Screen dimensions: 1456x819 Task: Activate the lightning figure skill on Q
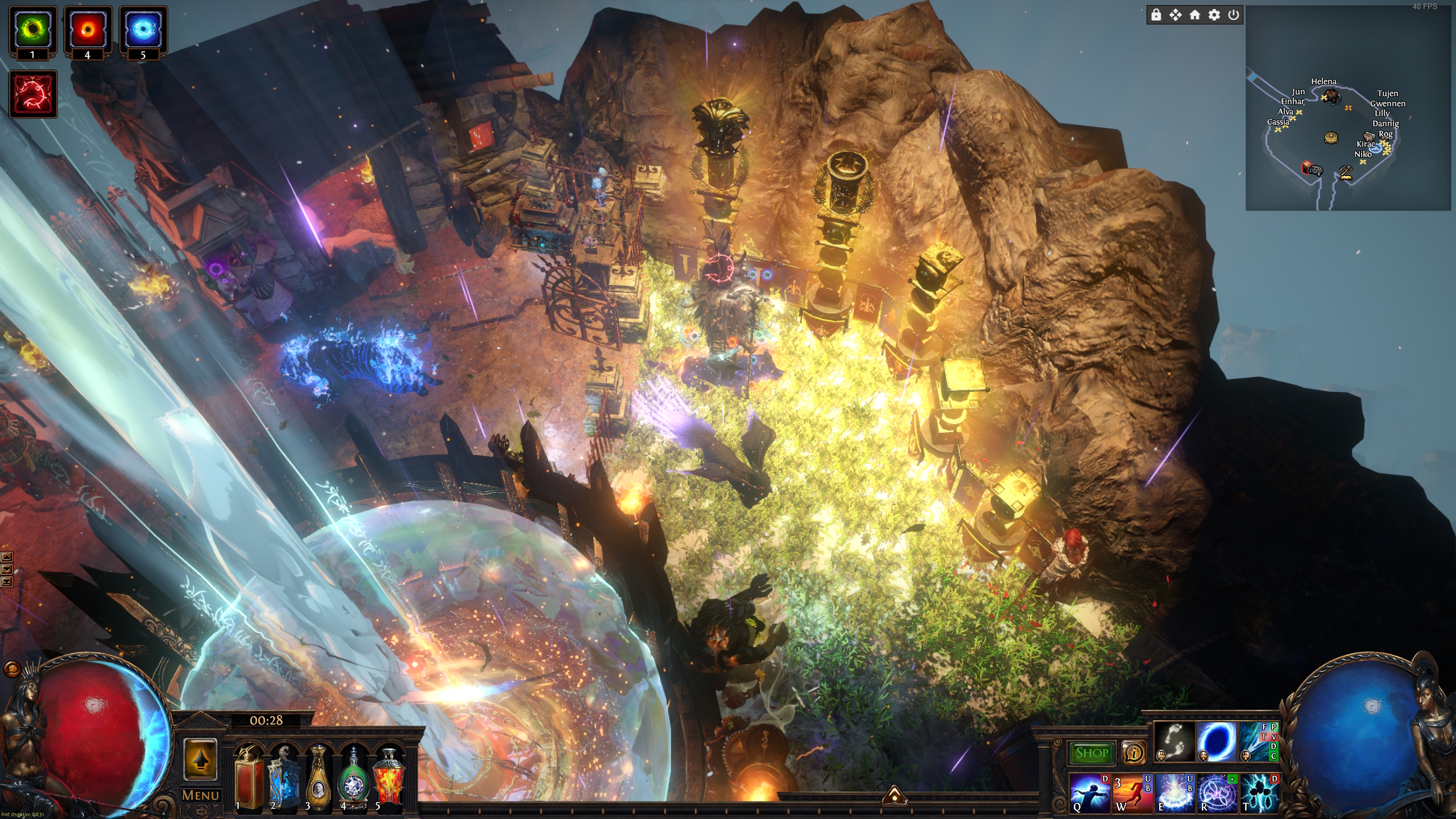point(1090,793)
